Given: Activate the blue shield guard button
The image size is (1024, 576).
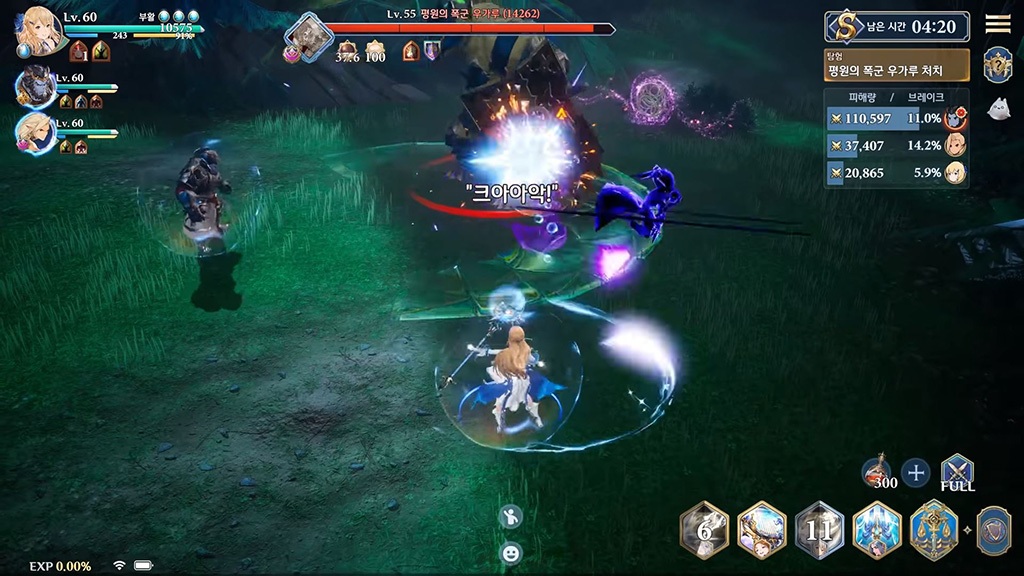Looking at the screenshot, I should 992,530.
